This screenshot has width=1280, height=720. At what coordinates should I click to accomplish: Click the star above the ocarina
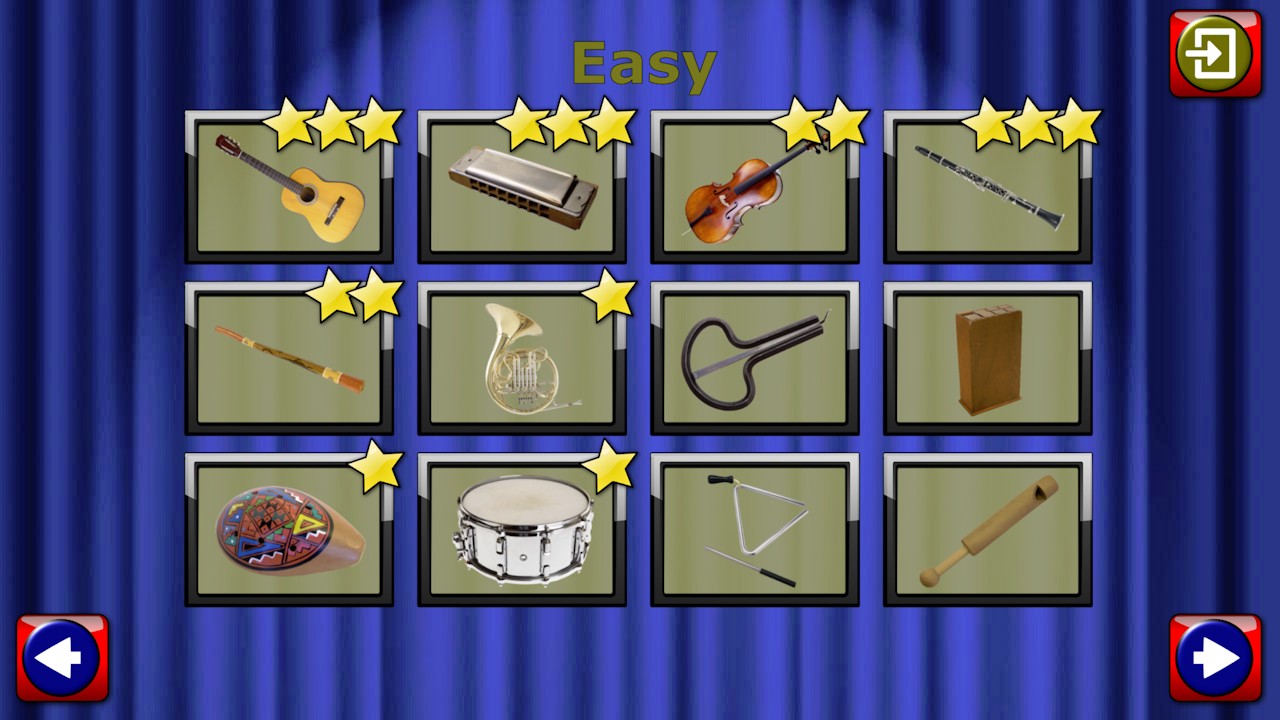click(378, 465)
